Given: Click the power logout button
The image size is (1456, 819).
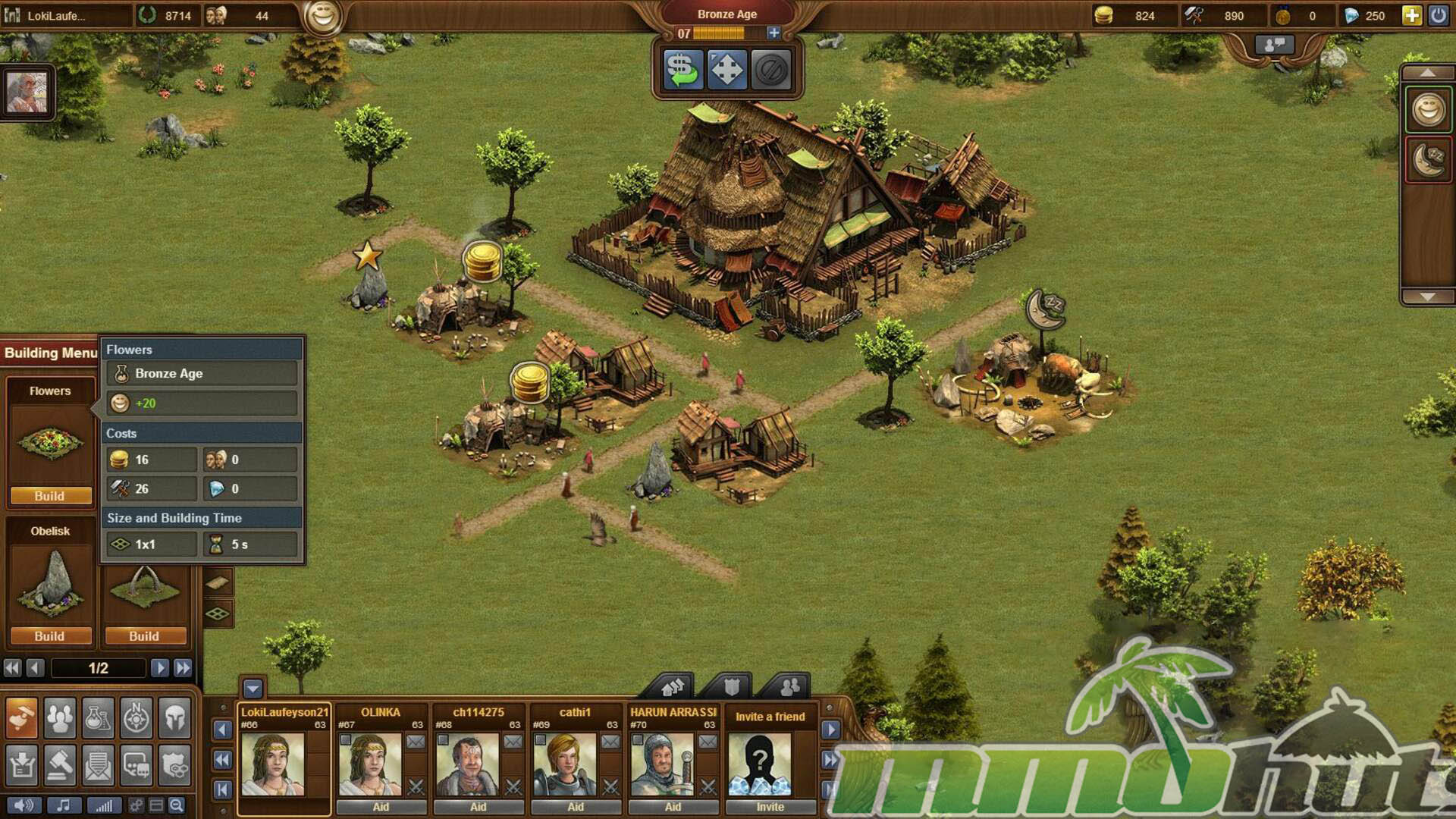Looking at the screenshot, I should pos(1438,15).
